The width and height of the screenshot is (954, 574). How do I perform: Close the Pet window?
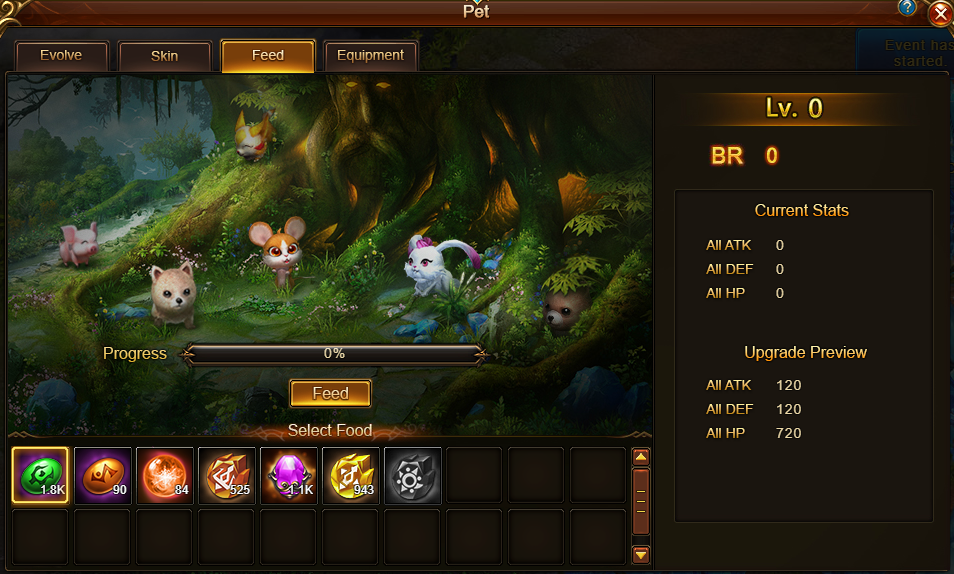coord(940,14)
